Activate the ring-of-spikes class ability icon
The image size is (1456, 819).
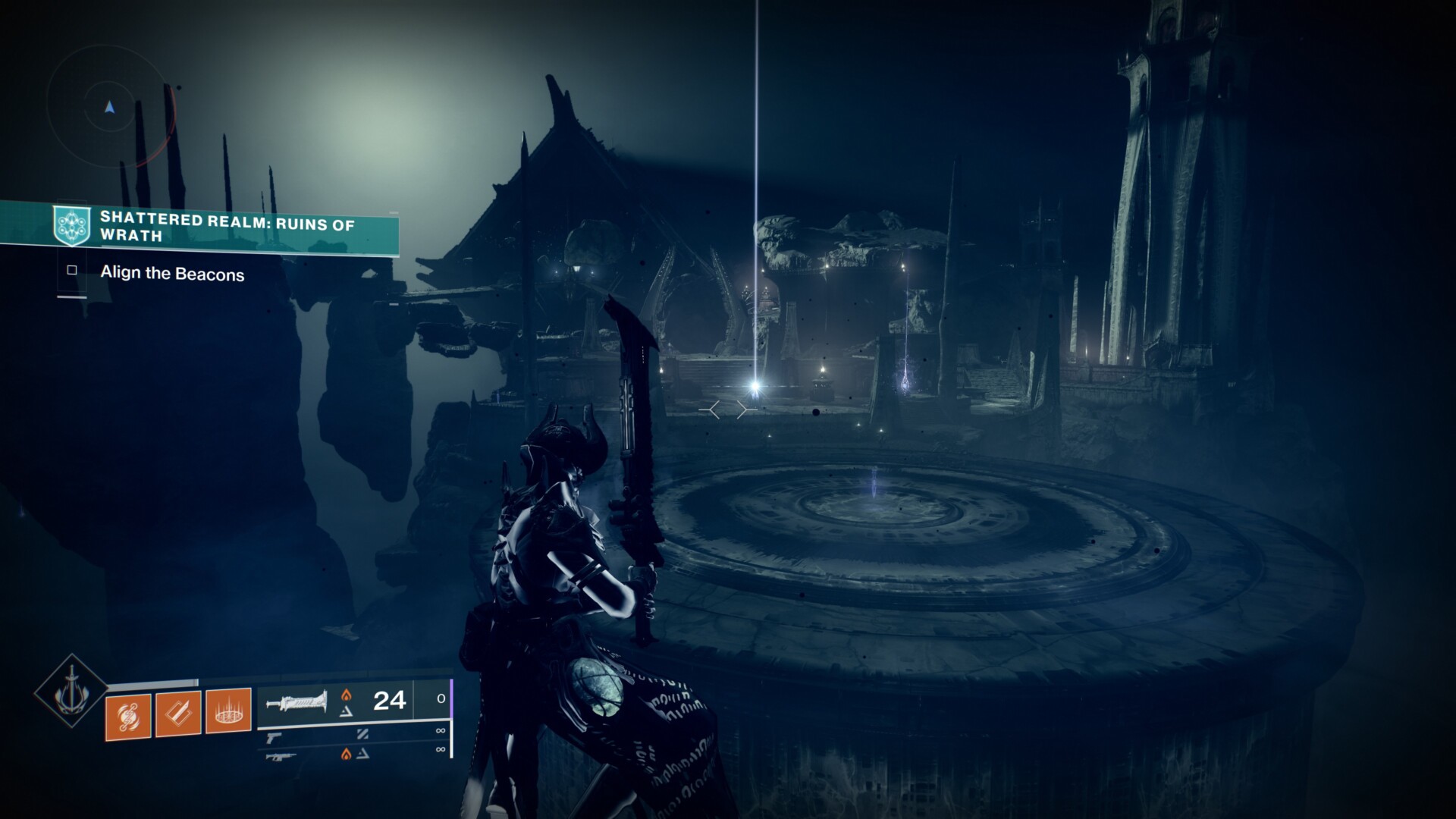pyautogui.click(x=228, y=711)
